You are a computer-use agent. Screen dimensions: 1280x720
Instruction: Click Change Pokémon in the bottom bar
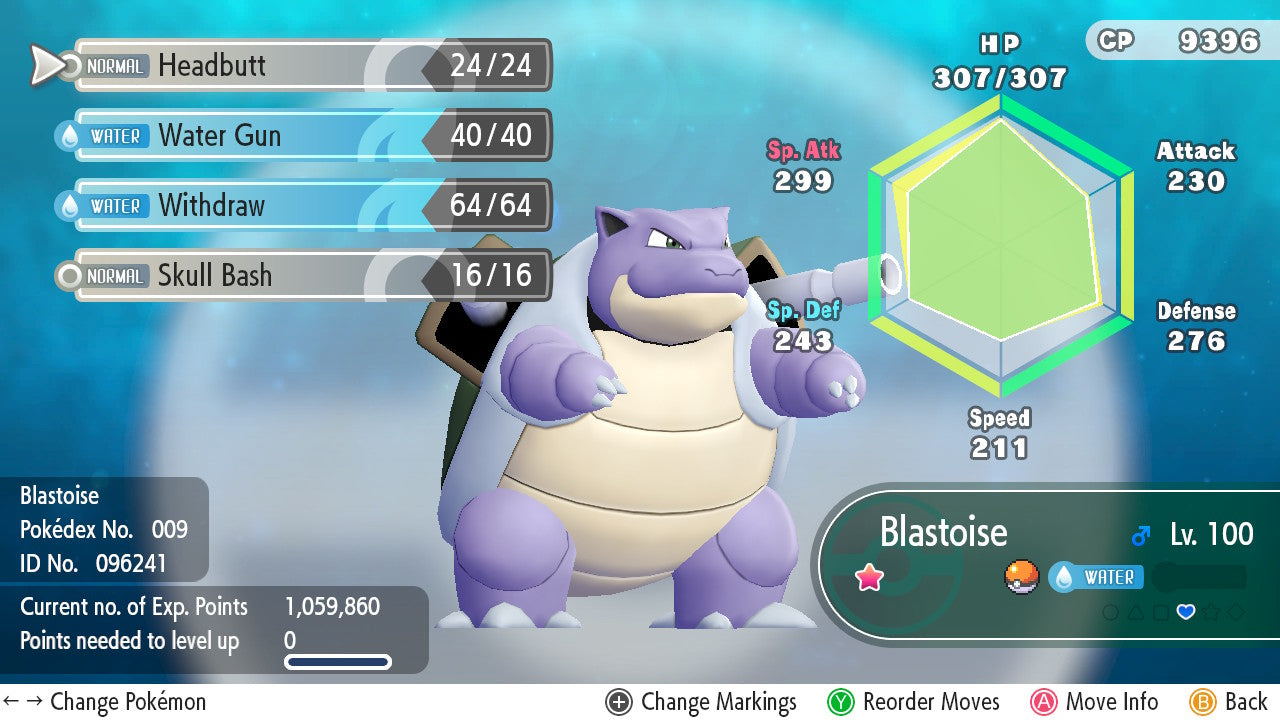coord(105,702)
